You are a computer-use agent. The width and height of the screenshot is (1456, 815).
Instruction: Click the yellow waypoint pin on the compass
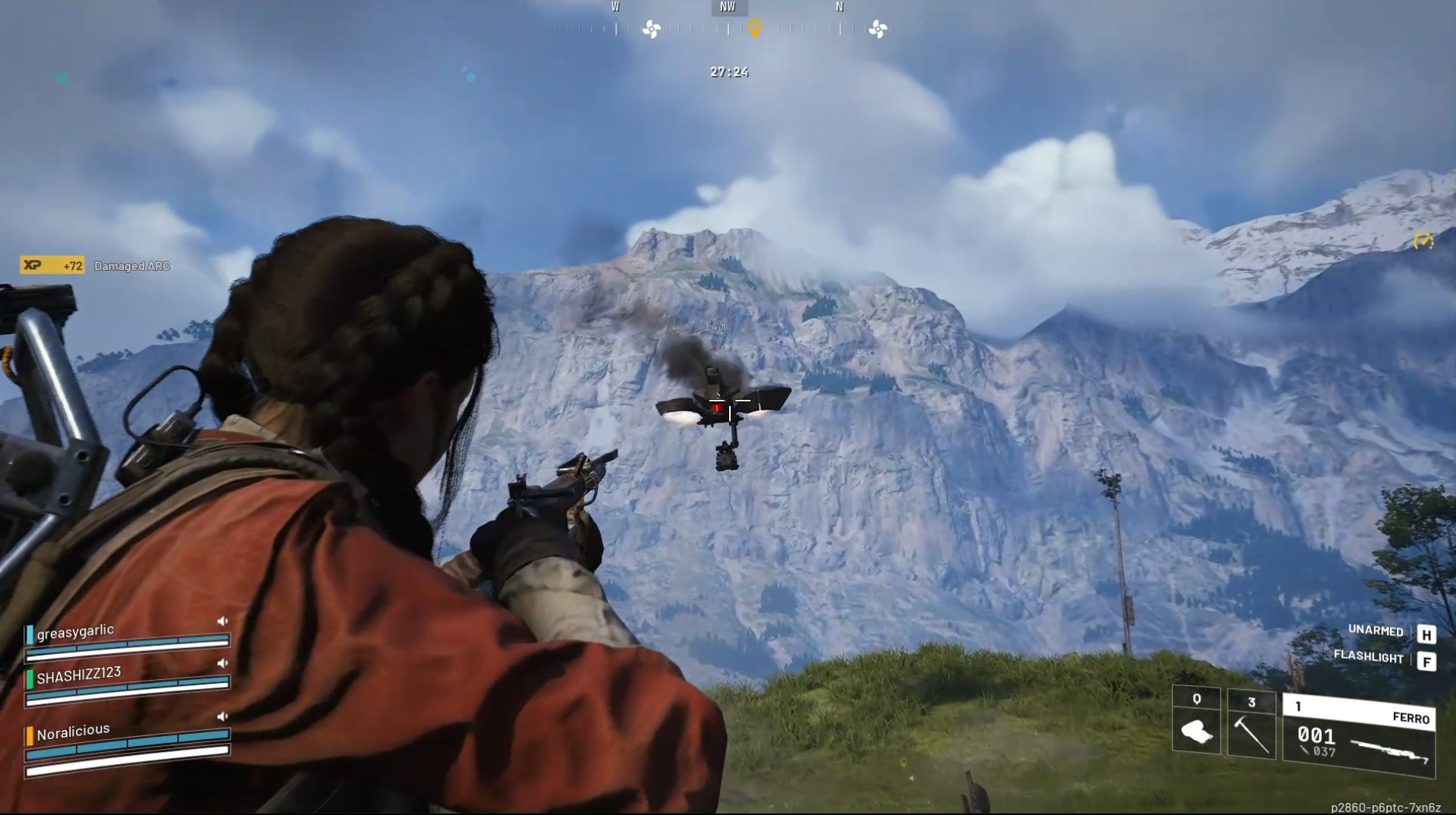pos(753,29)
